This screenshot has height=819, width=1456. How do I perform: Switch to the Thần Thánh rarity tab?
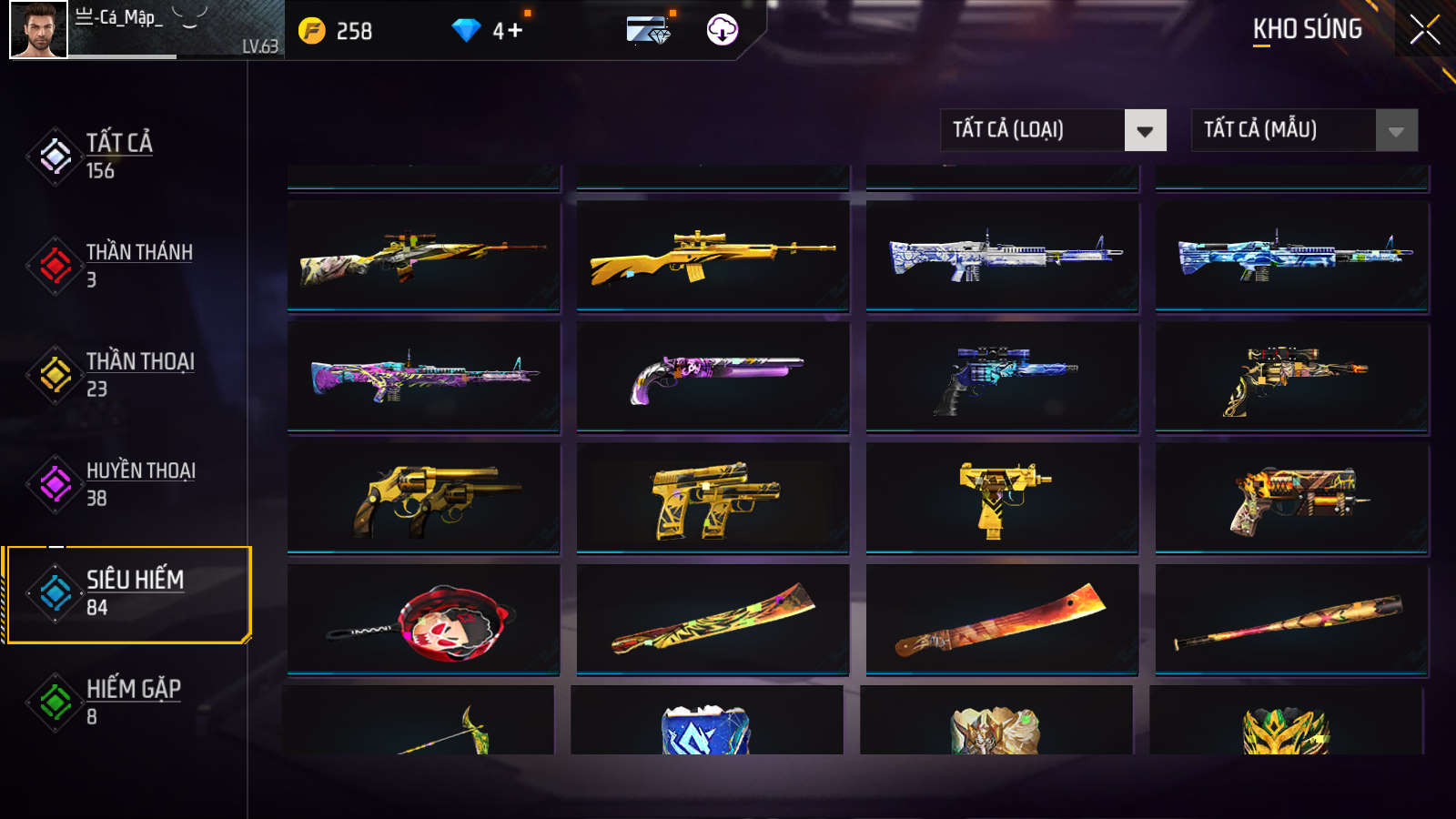(x=136, y=265)
